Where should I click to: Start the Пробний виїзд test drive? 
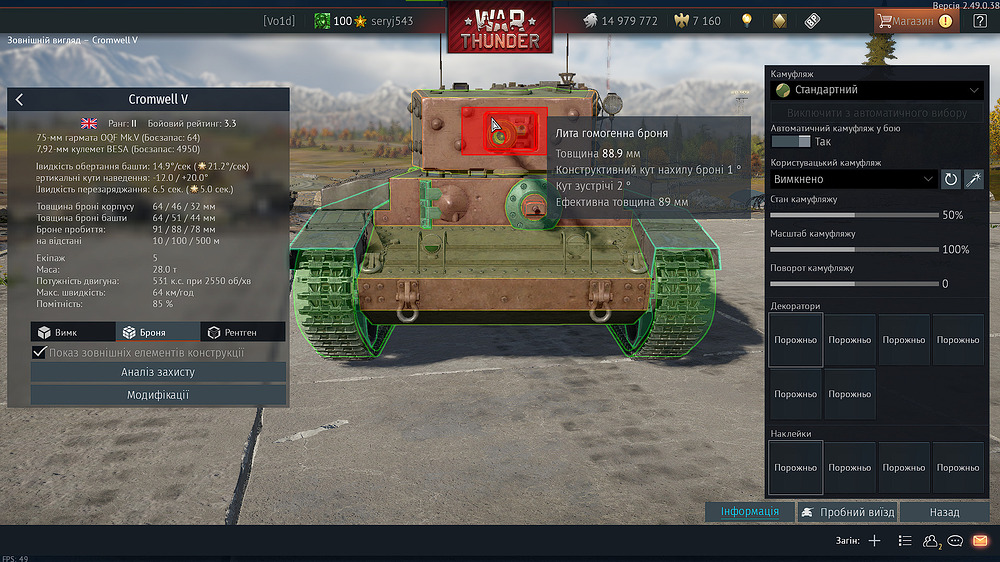pyautogui.click(x=846, y=512)
